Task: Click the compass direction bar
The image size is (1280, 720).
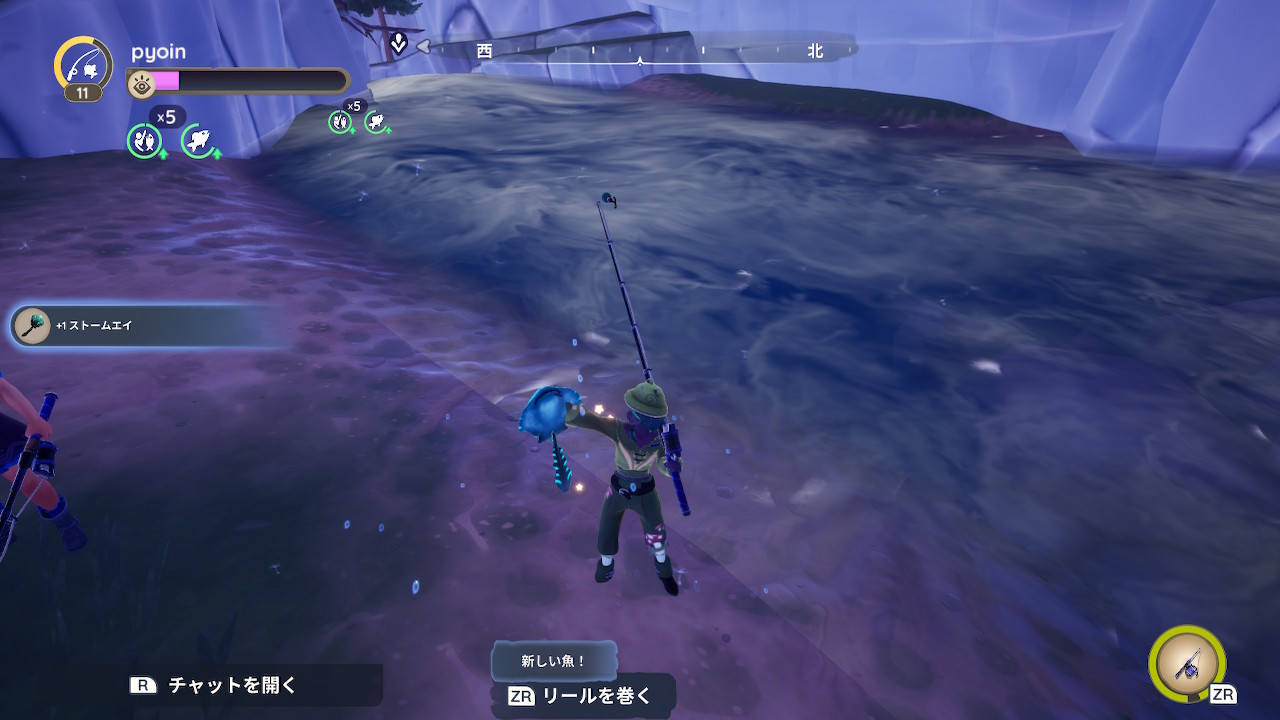Action: [x=640, y=50]
